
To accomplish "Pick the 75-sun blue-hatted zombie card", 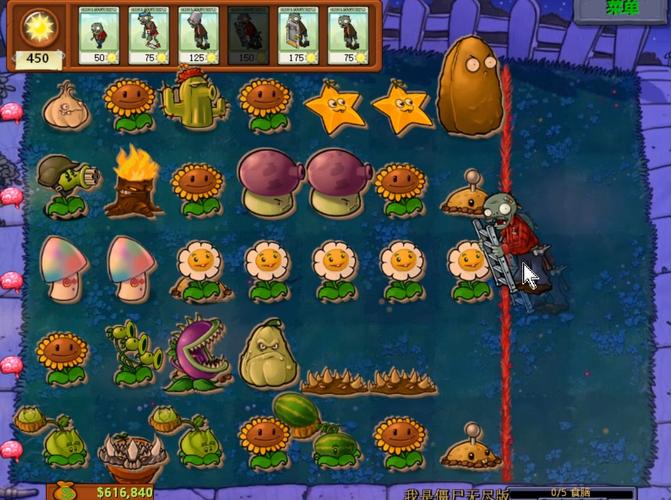I will pos(150,36).
